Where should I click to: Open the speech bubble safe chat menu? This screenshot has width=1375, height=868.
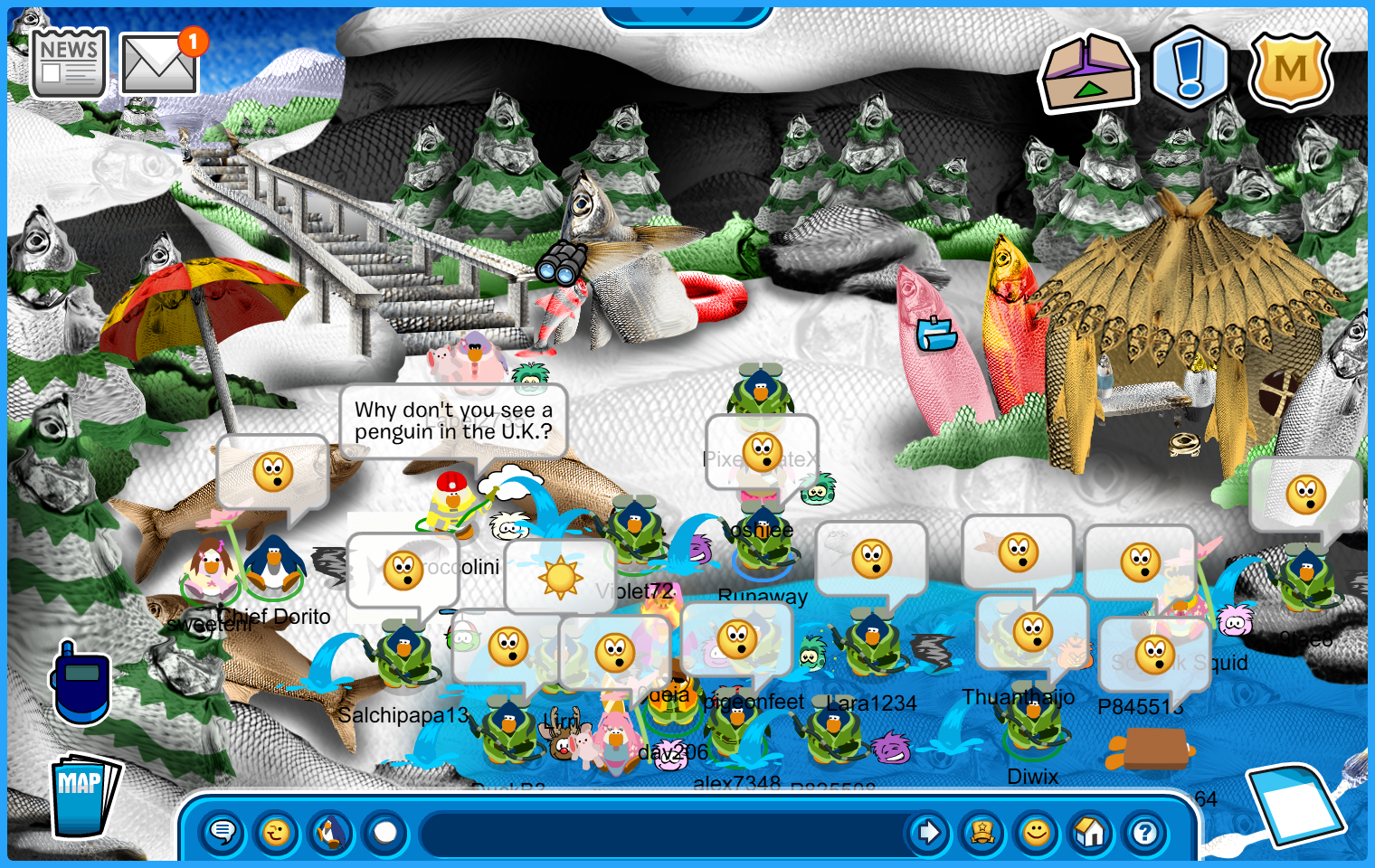223,832
